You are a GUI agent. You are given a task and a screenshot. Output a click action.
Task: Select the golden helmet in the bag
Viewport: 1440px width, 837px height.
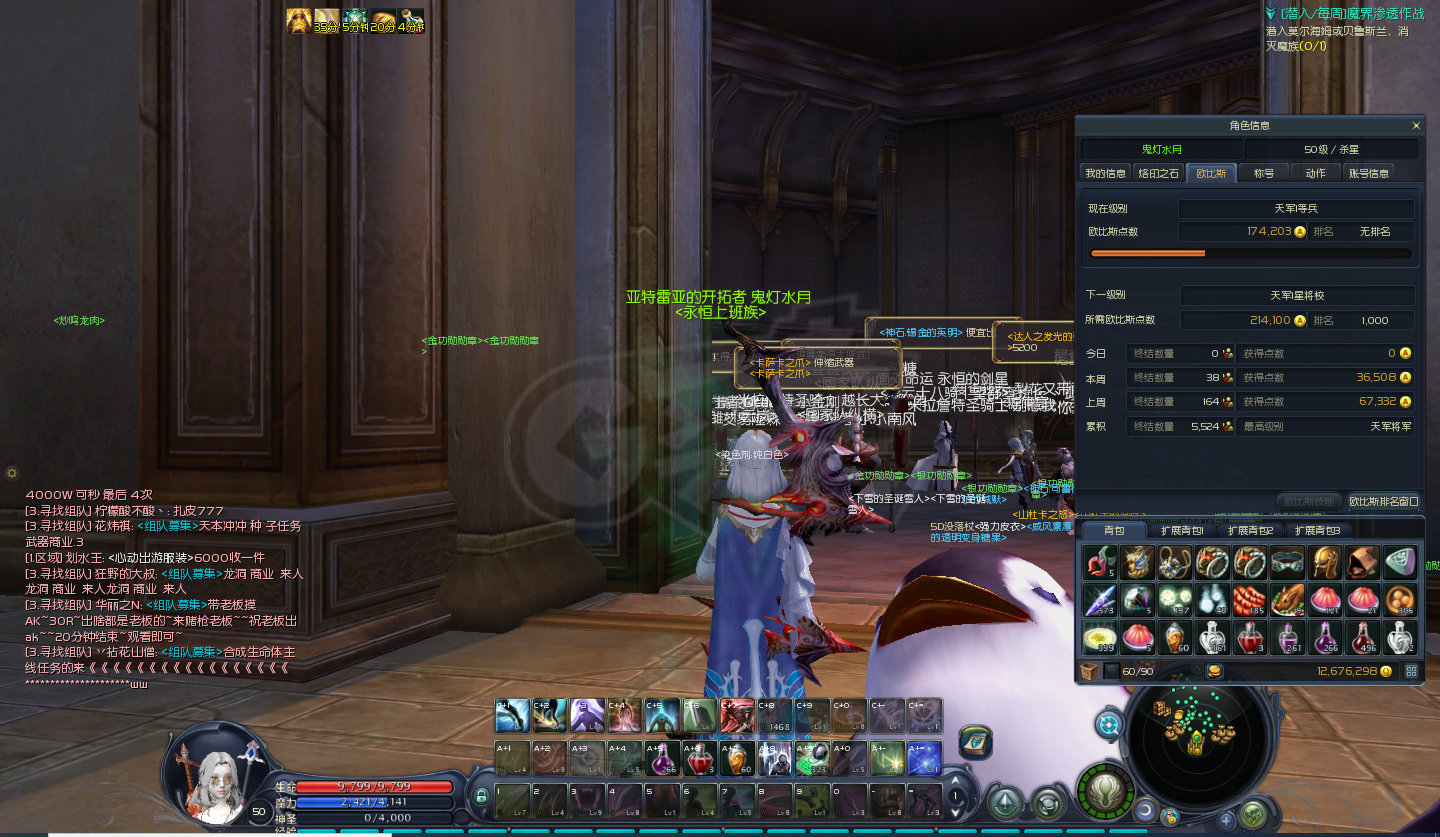(x=1326, y=563)
